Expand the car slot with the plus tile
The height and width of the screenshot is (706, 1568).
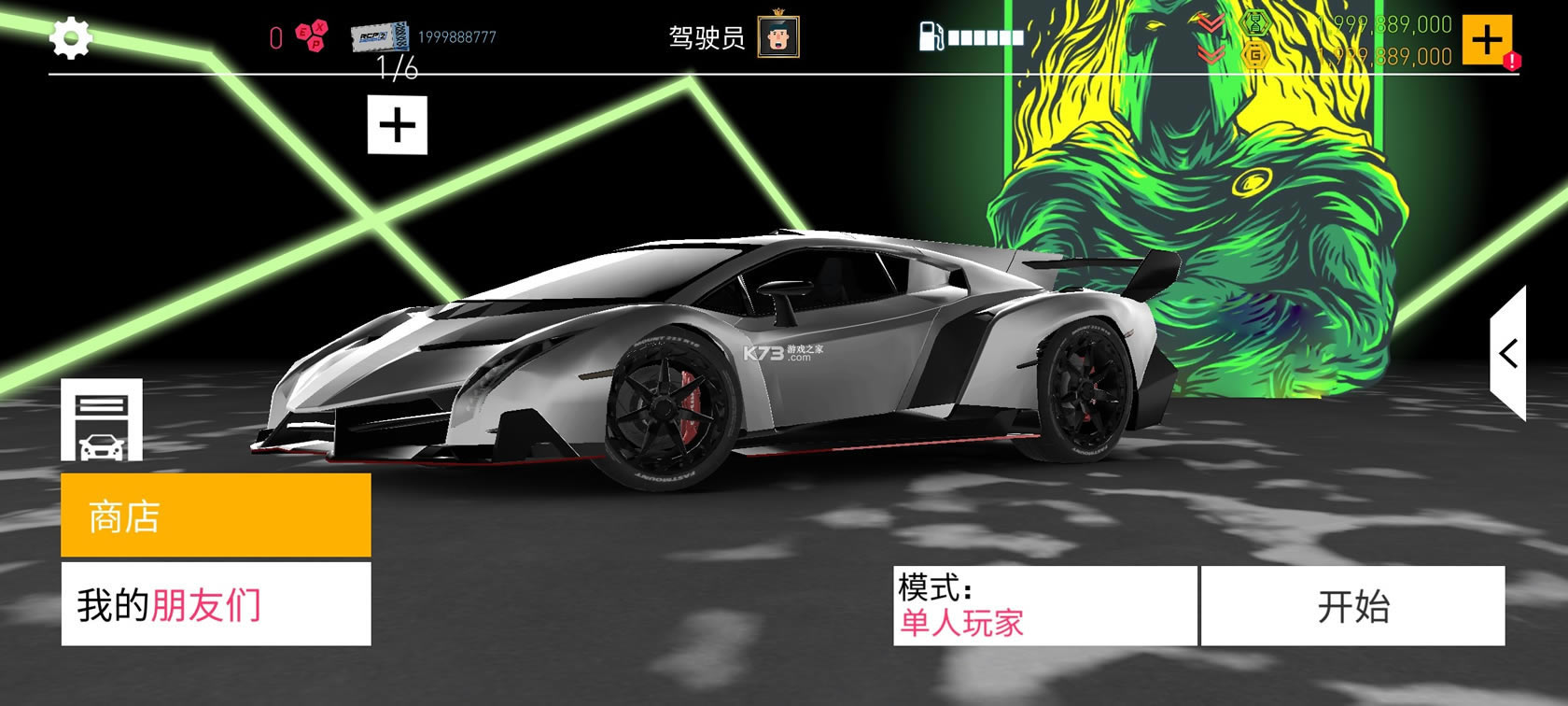pyautogui.click(x=399, y=122)
